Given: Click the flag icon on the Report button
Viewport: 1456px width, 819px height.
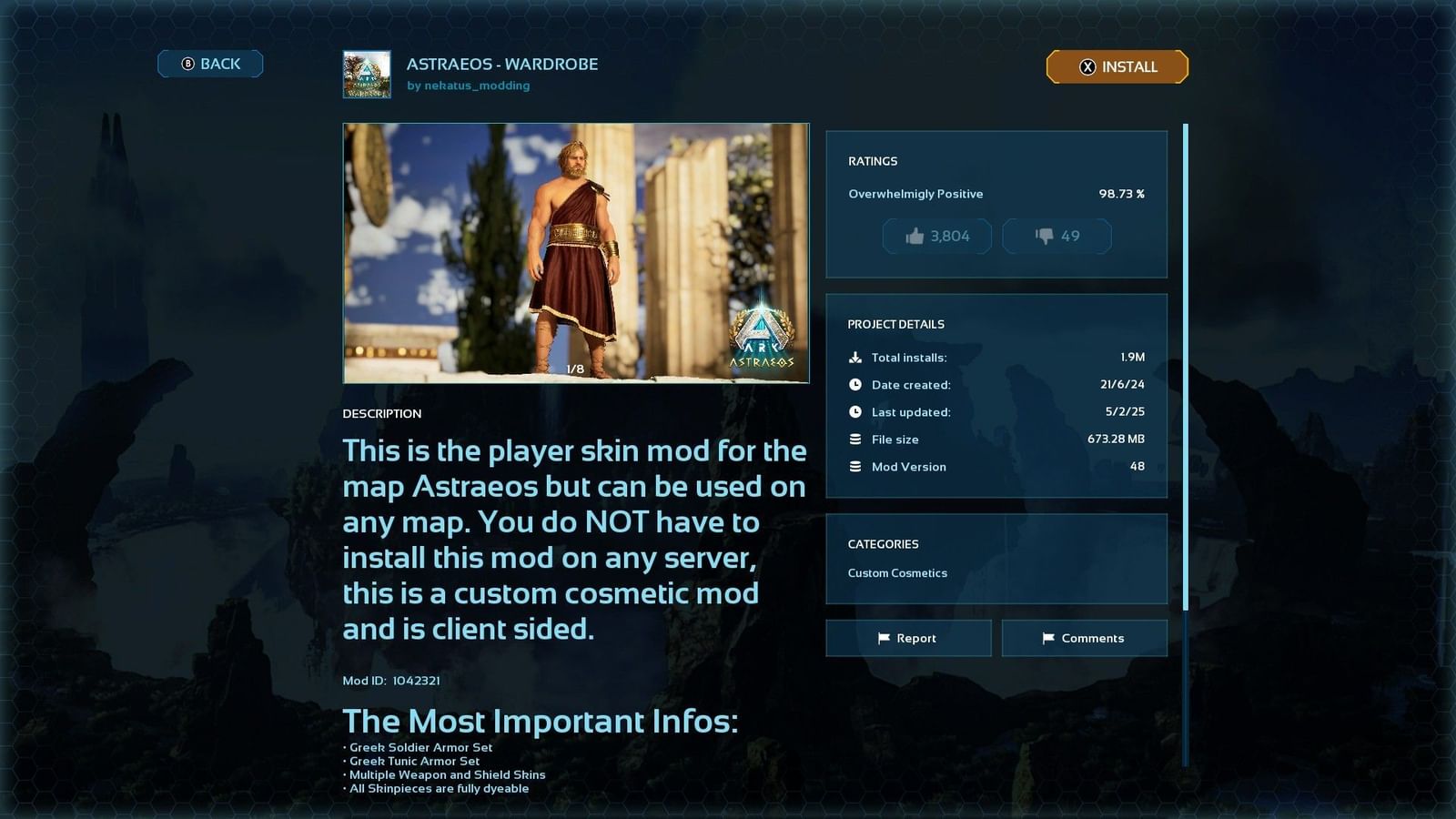Looking at the screenshot, I should pos(884,638).
